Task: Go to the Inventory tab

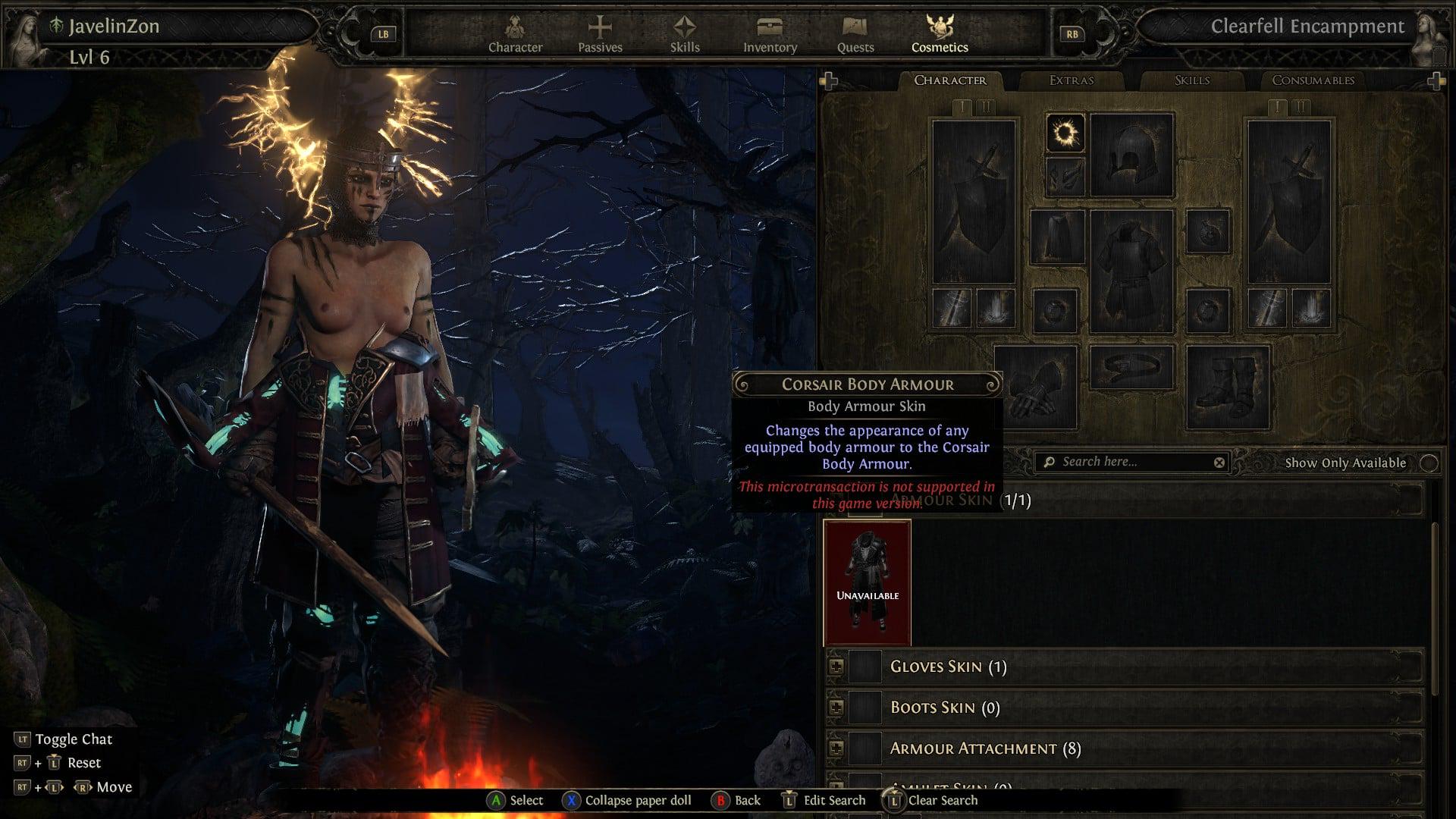Action: (770, 35)
